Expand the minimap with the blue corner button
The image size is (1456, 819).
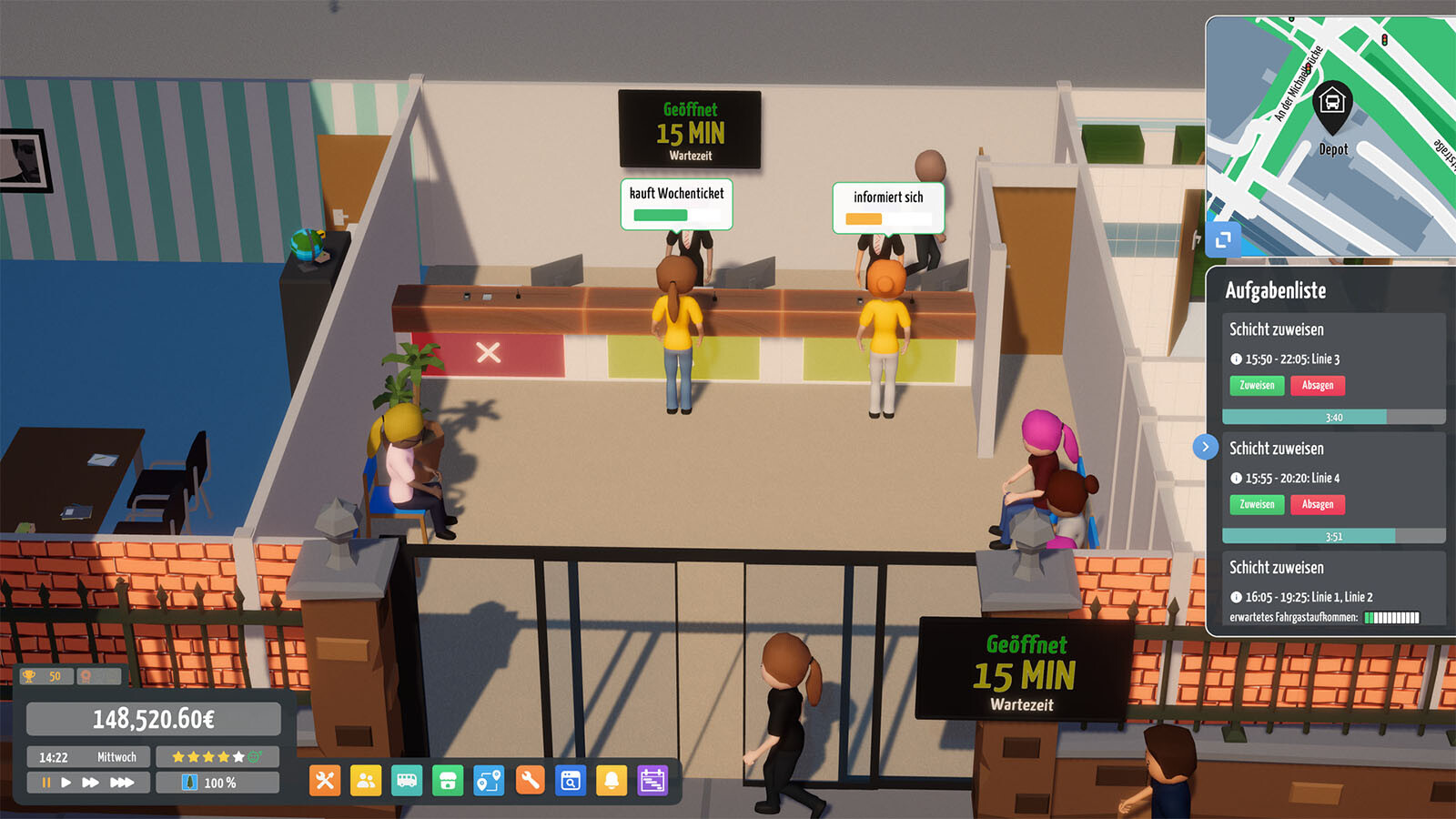[1223, 239]
